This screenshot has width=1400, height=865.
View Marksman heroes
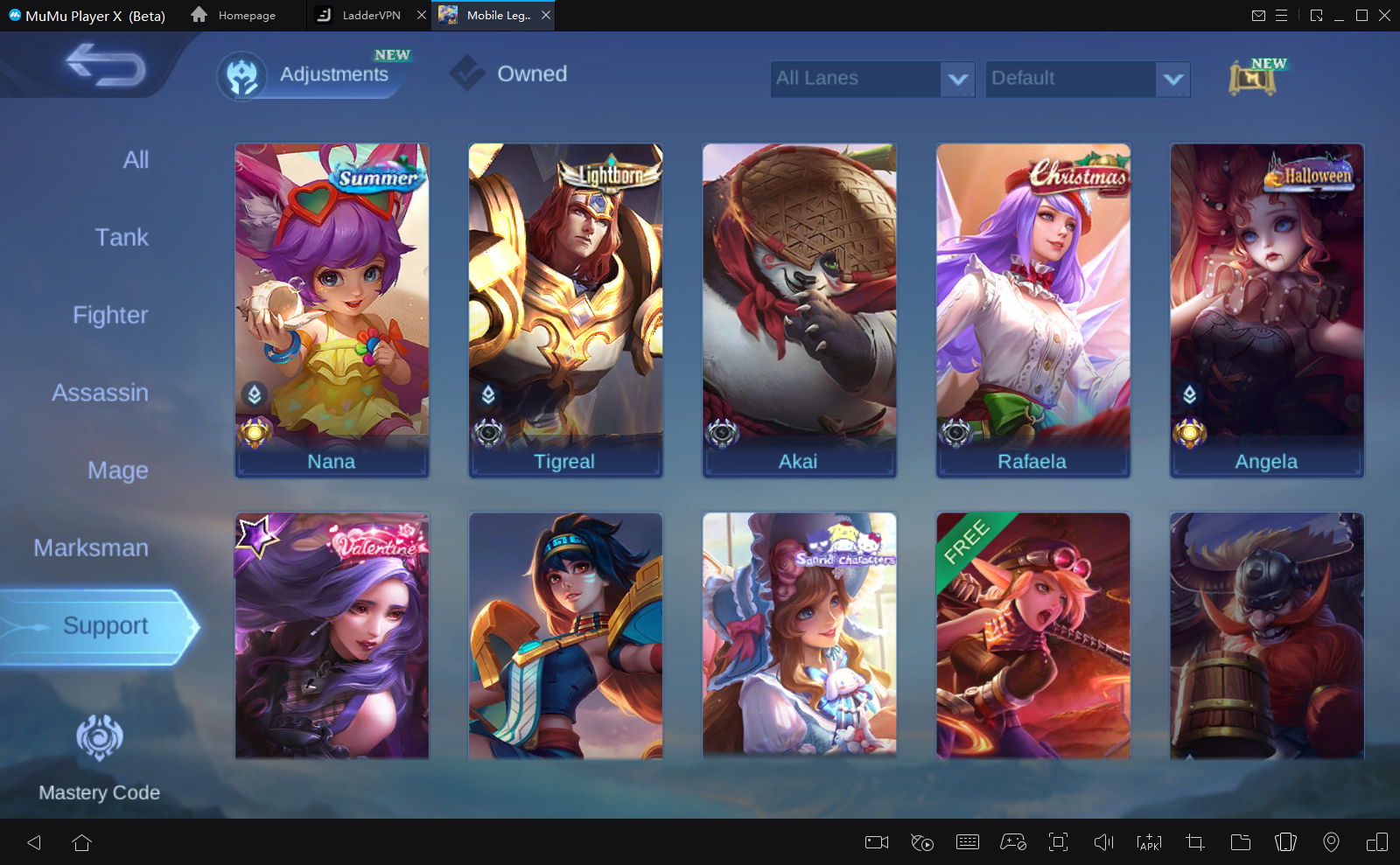pos(91,548)
